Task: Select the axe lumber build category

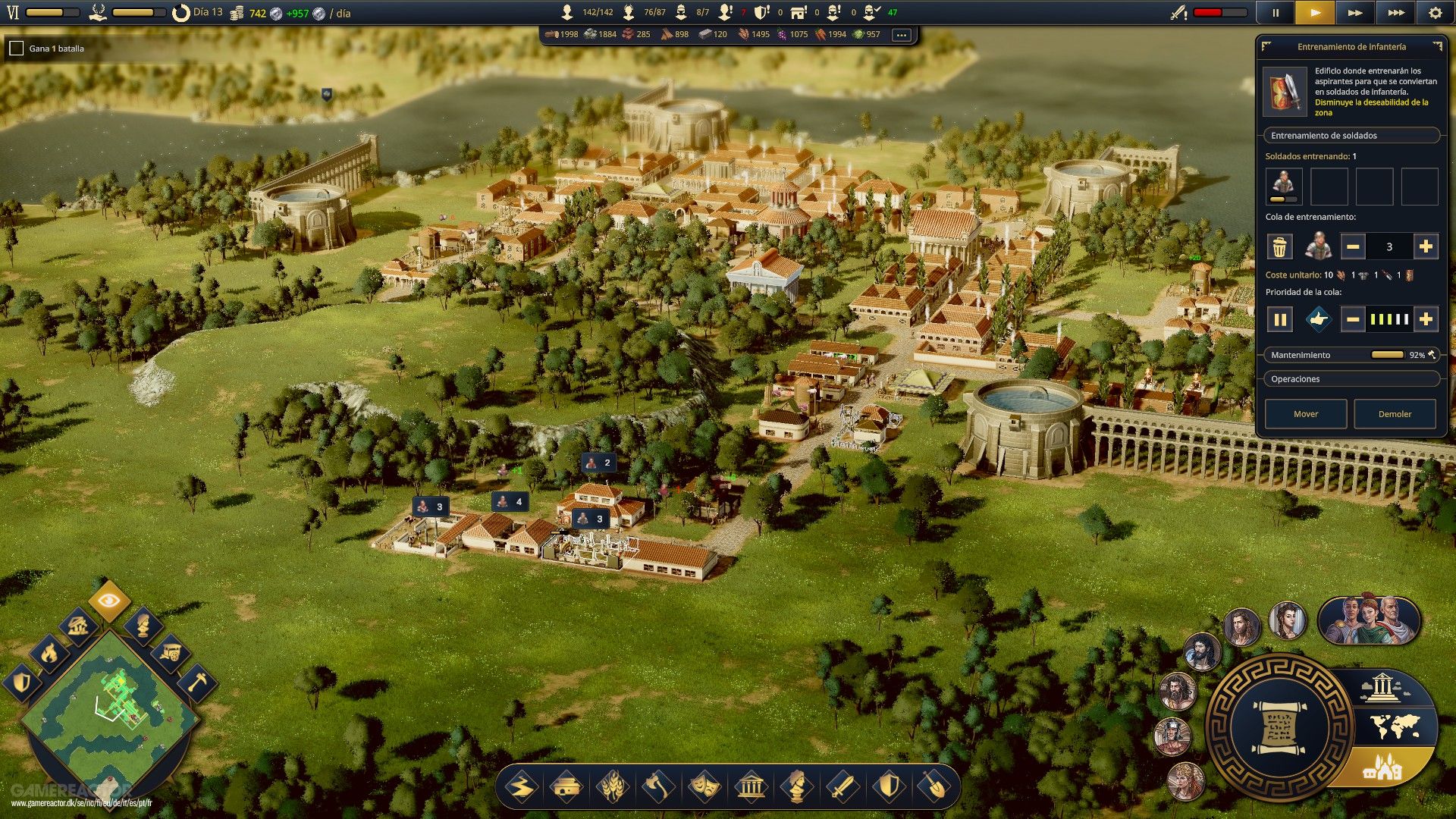Action: coord(659,787)
